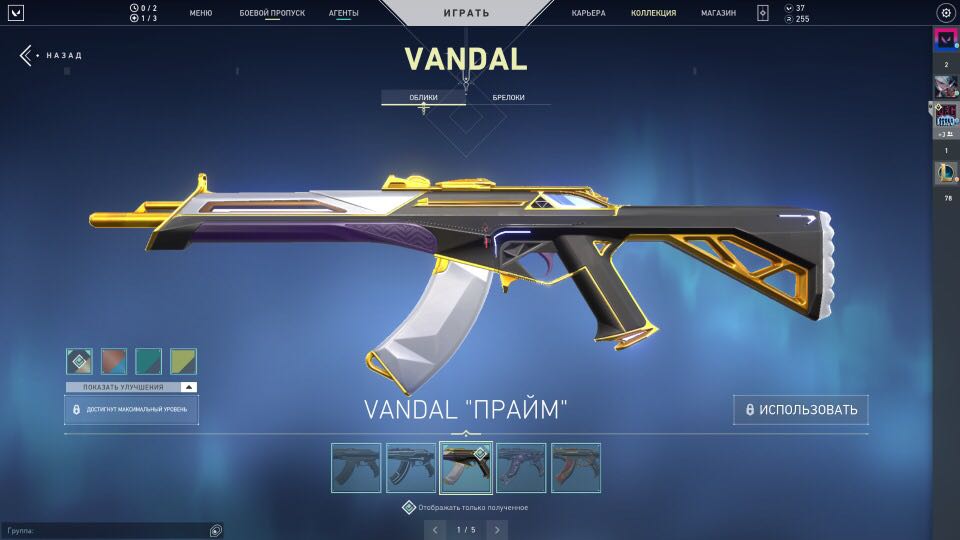Choose the yellow-green colour variant swatch
960x540 pixels.
[x=183, y=361]
